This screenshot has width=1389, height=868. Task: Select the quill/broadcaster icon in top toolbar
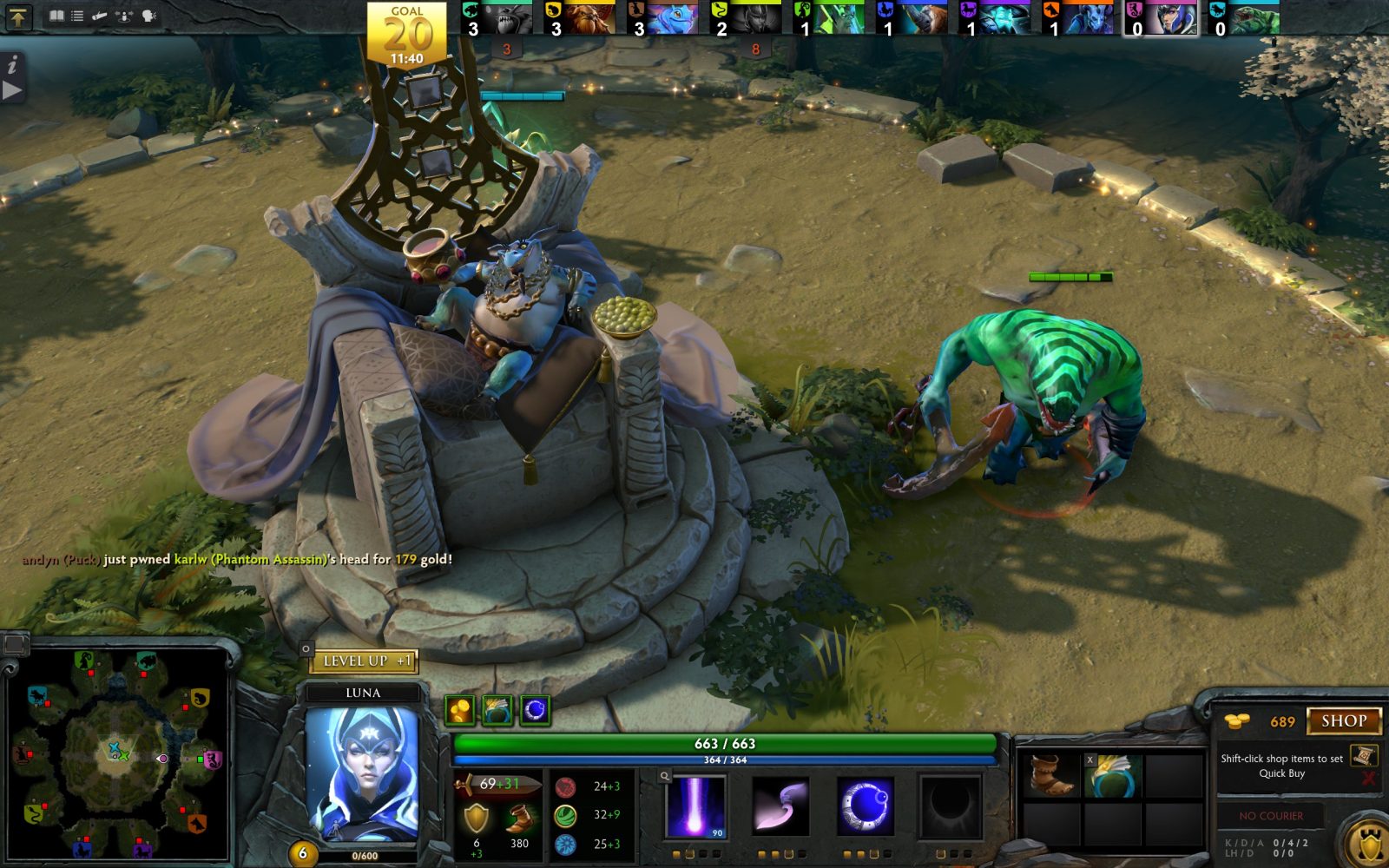pyautogui.click(x=98, y=14)
